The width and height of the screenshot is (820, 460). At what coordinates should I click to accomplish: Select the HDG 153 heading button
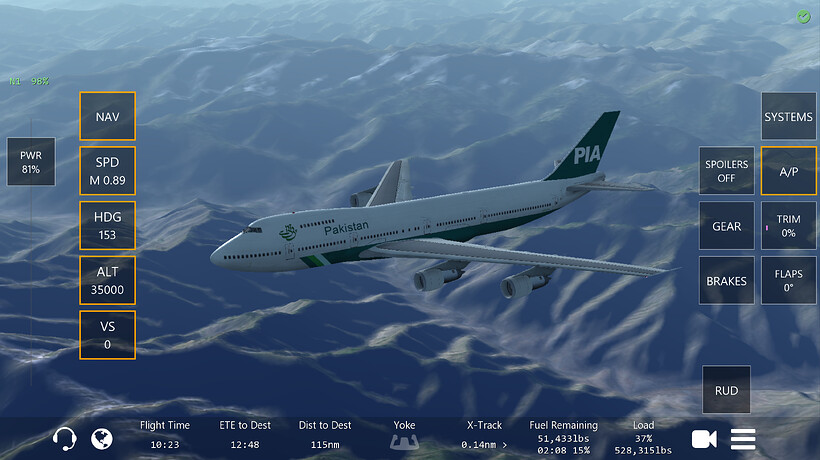(x=108, y=226)
